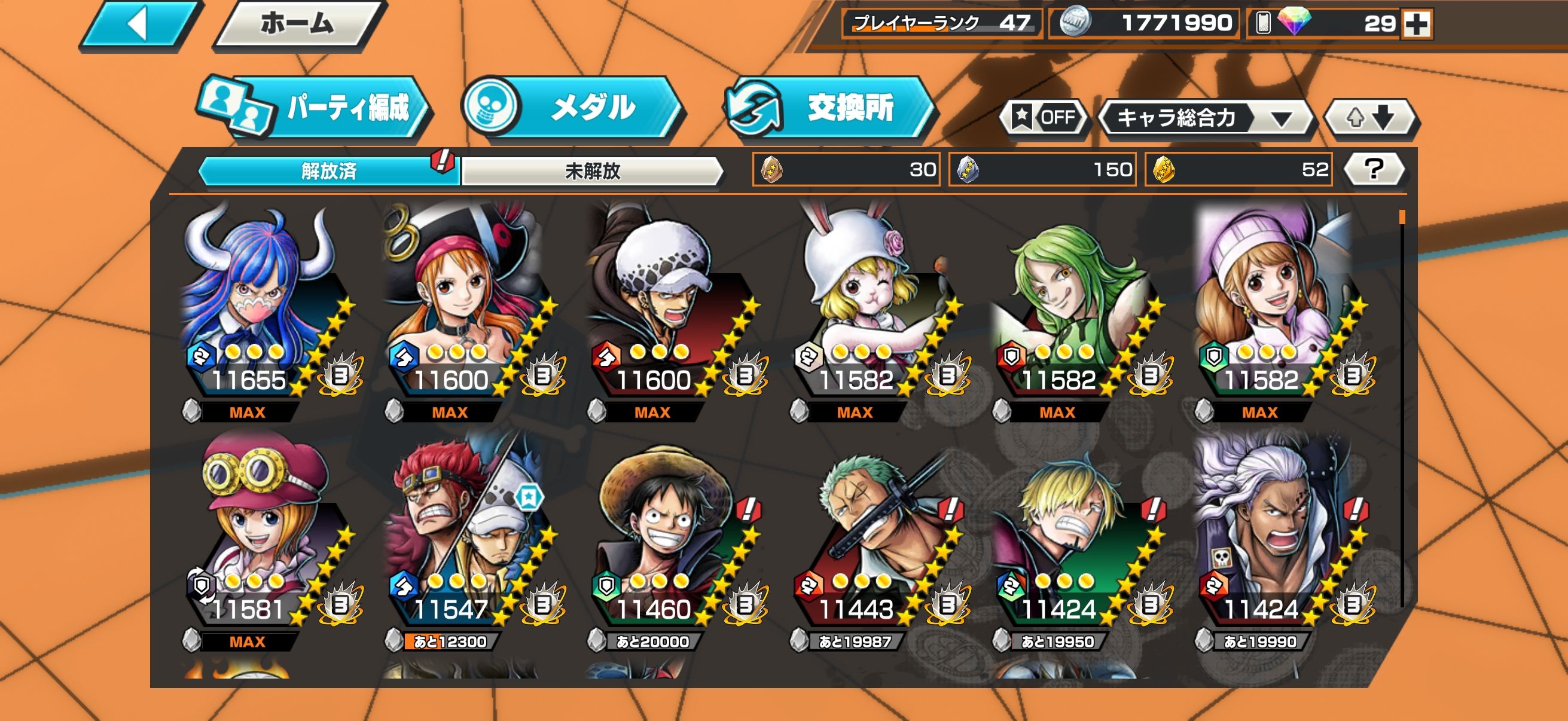Open the メダル medal menu
Image resolution: width=1568 pixels, height=721 pixels.
click(x=573, y=108)
